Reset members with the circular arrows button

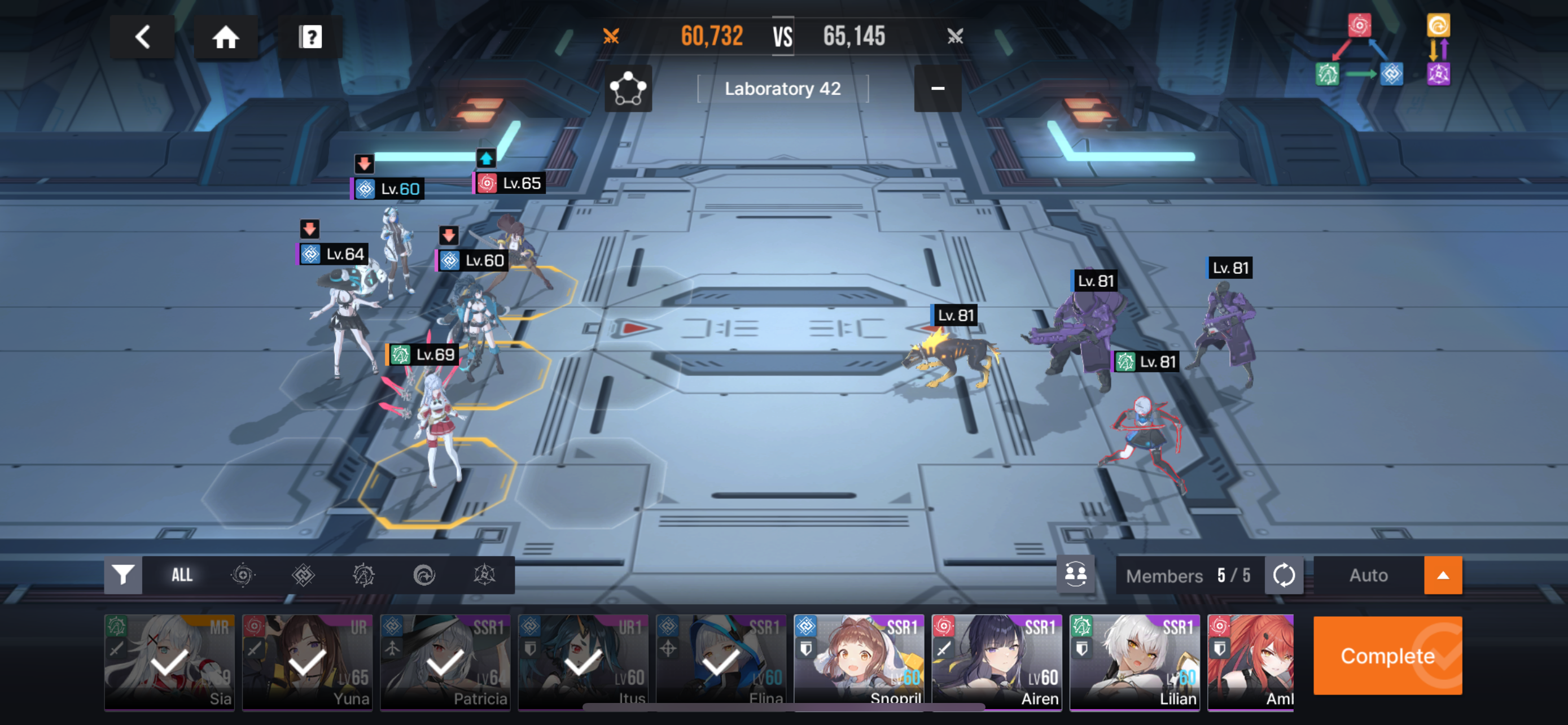pyautogui.click(x=1284, y=575)
